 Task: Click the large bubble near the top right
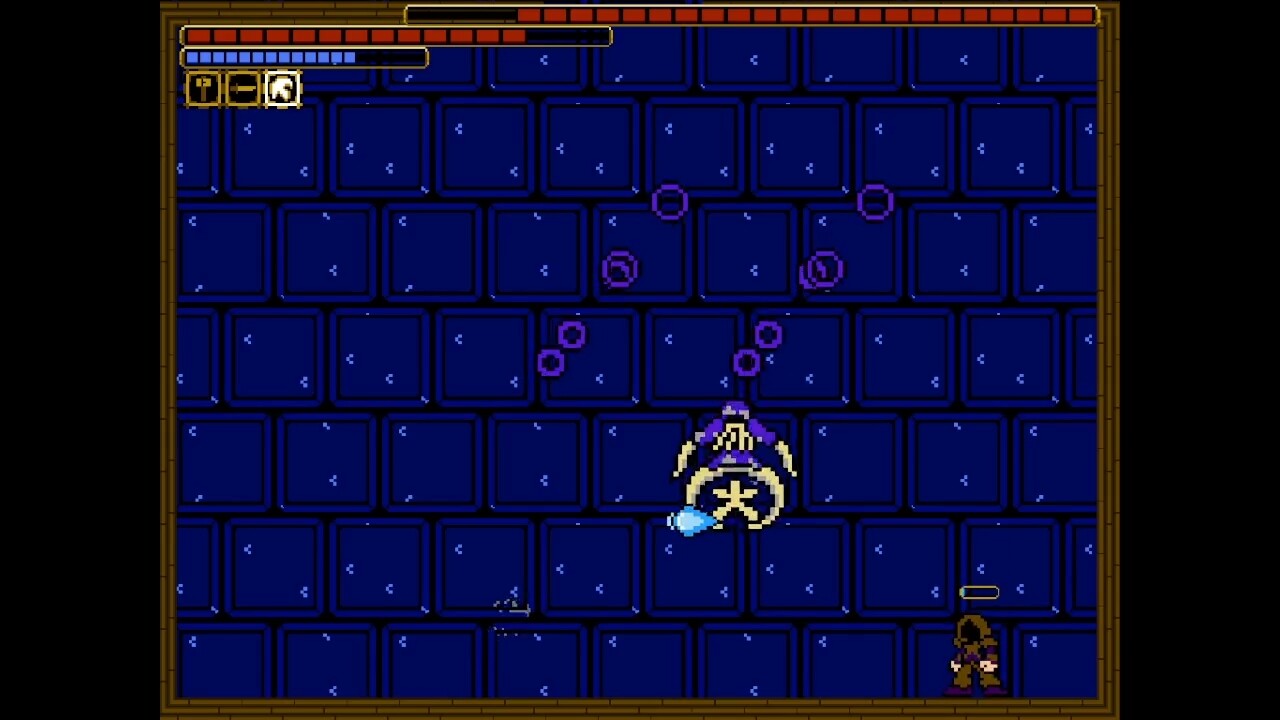[x=875, y=203]
